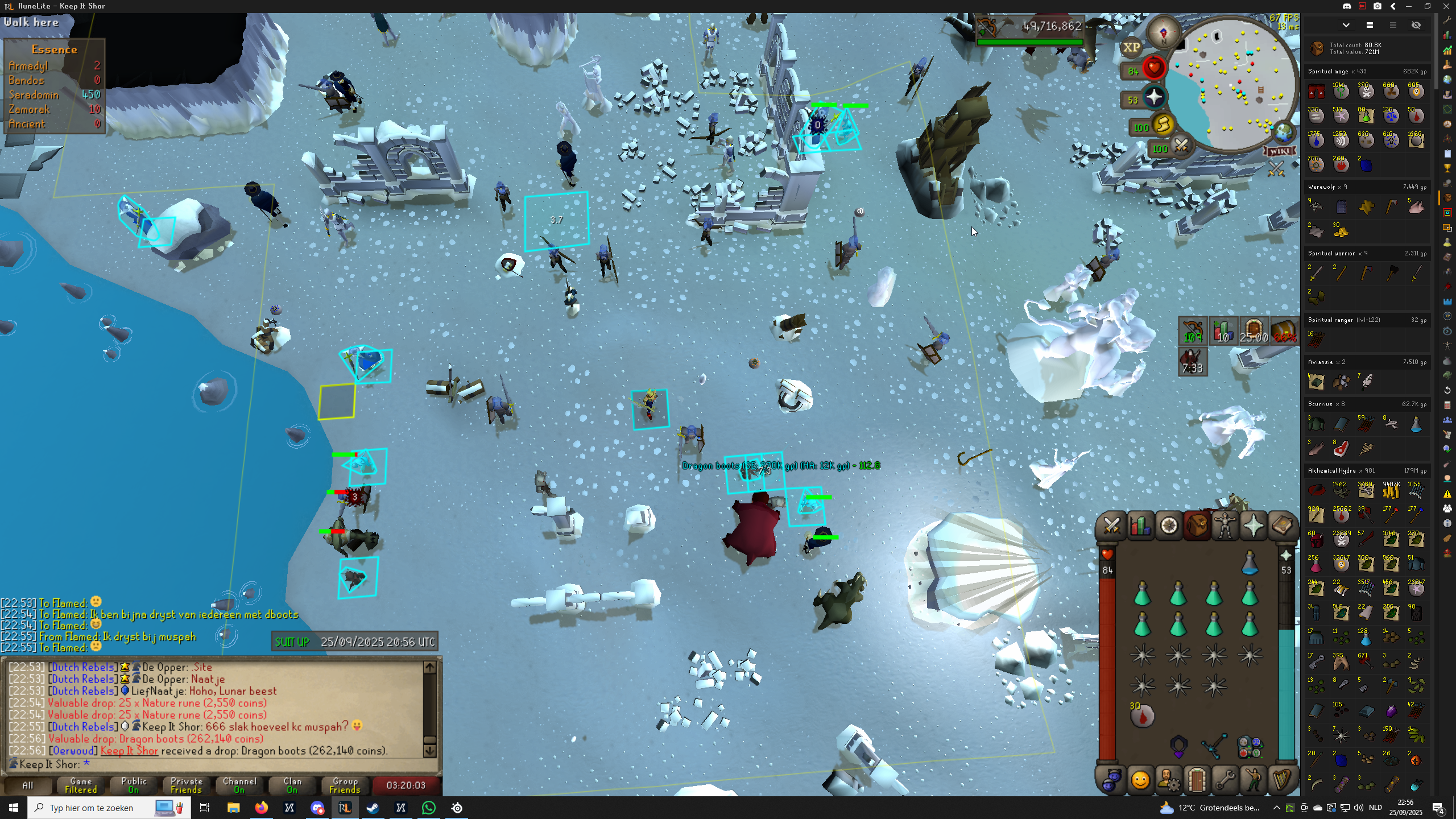Open the Prayer tab
The height and width of the screenshot is (819, 1456).
tap(1254, 526)
